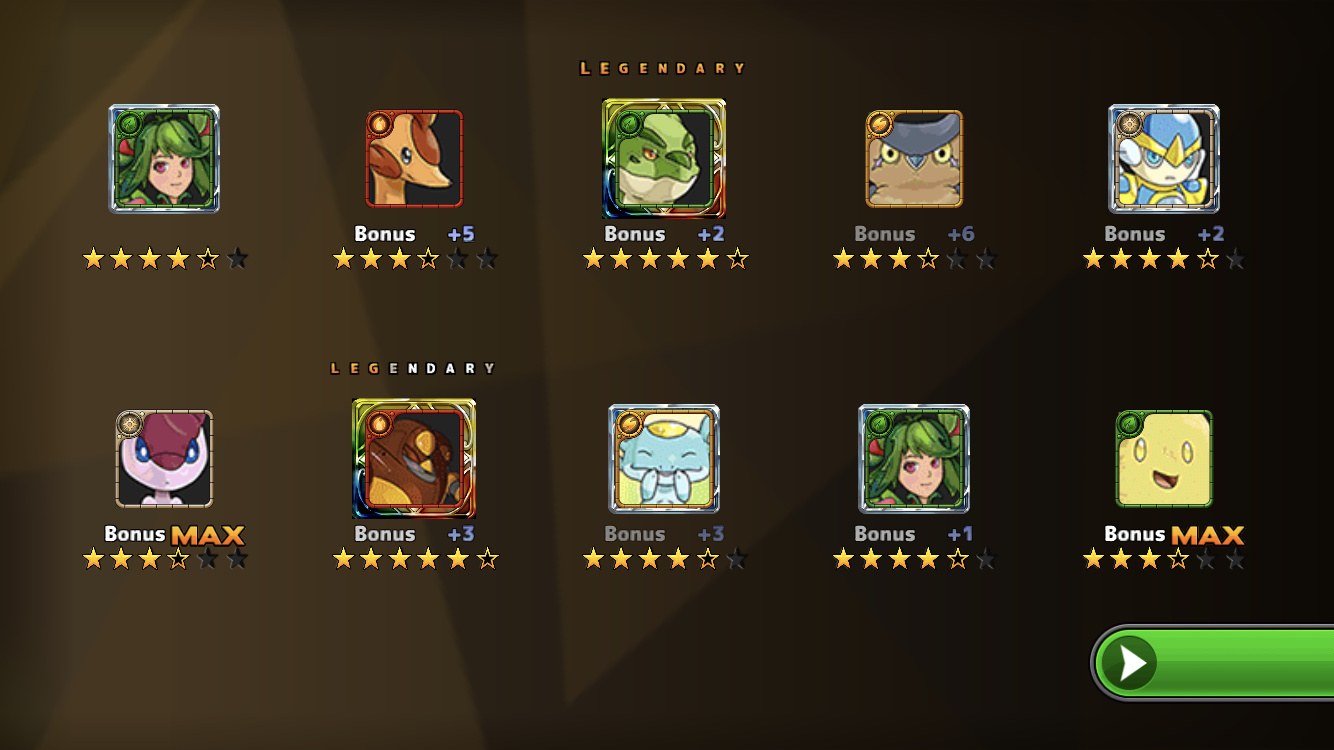This screenshot has height=750, width=1334.
Task: Pick the smiling pale blue creature tile
Action: (664, 459)
